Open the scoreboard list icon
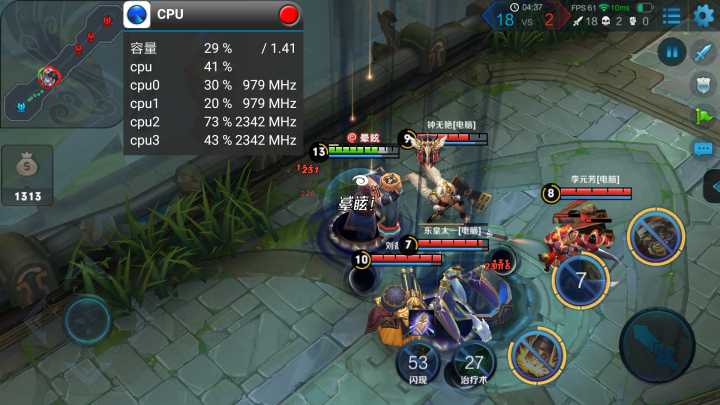Image resolution: width=720 pixels, height=405 pixels. (x=671, y=16)
